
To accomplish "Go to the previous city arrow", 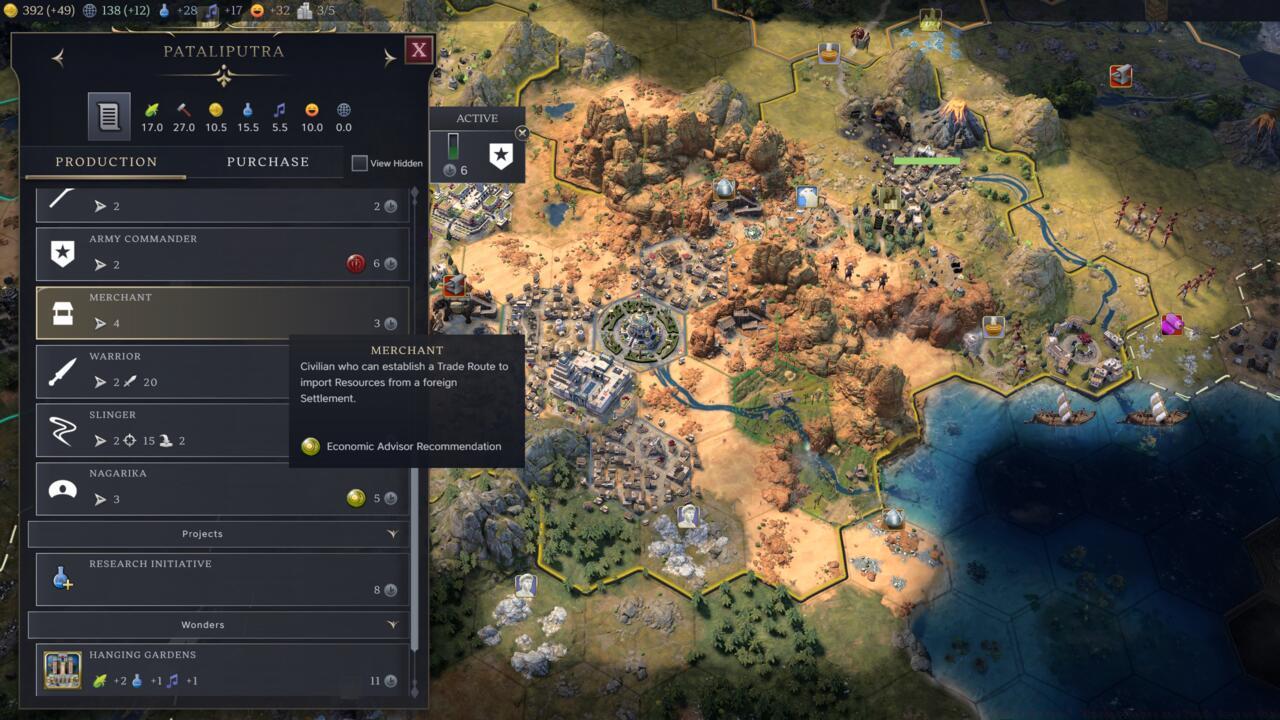I will [x=58, y=59].
